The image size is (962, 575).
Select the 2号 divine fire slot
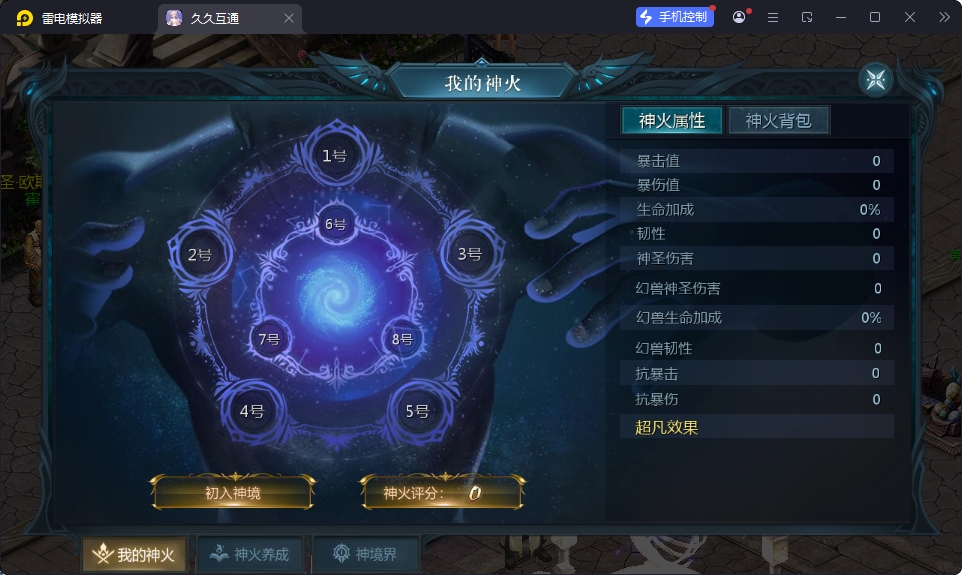point(199,254)
